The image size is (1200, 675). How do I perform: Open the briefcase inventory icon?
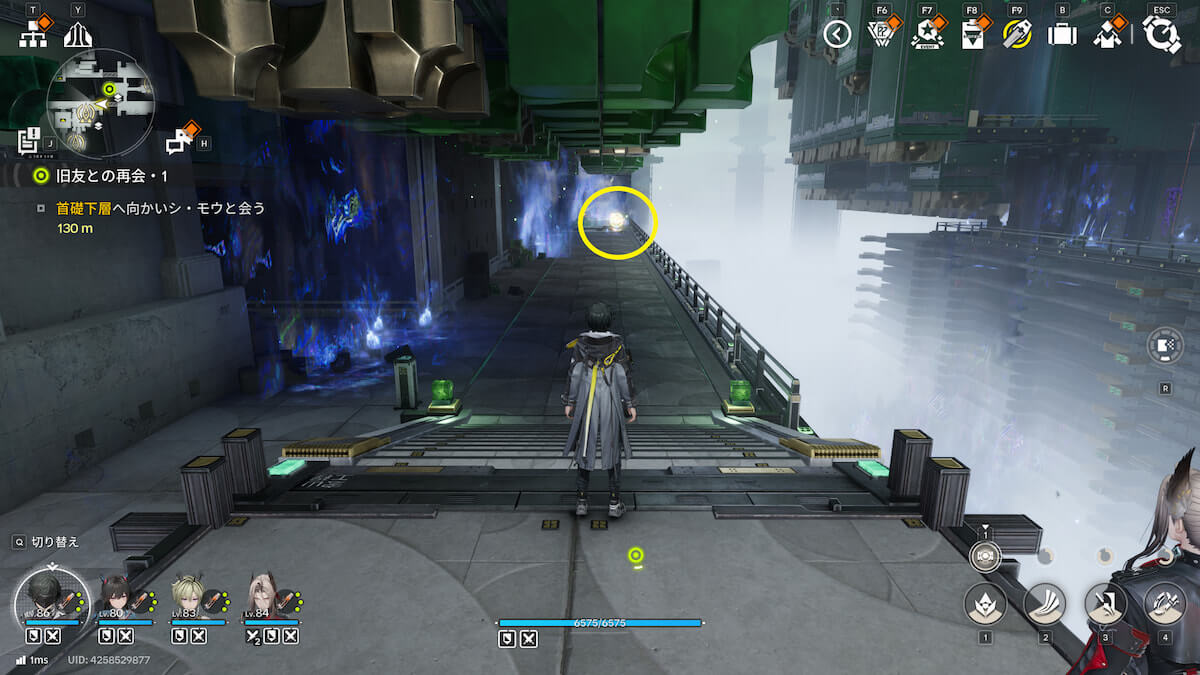click(x=1061, y=35)
